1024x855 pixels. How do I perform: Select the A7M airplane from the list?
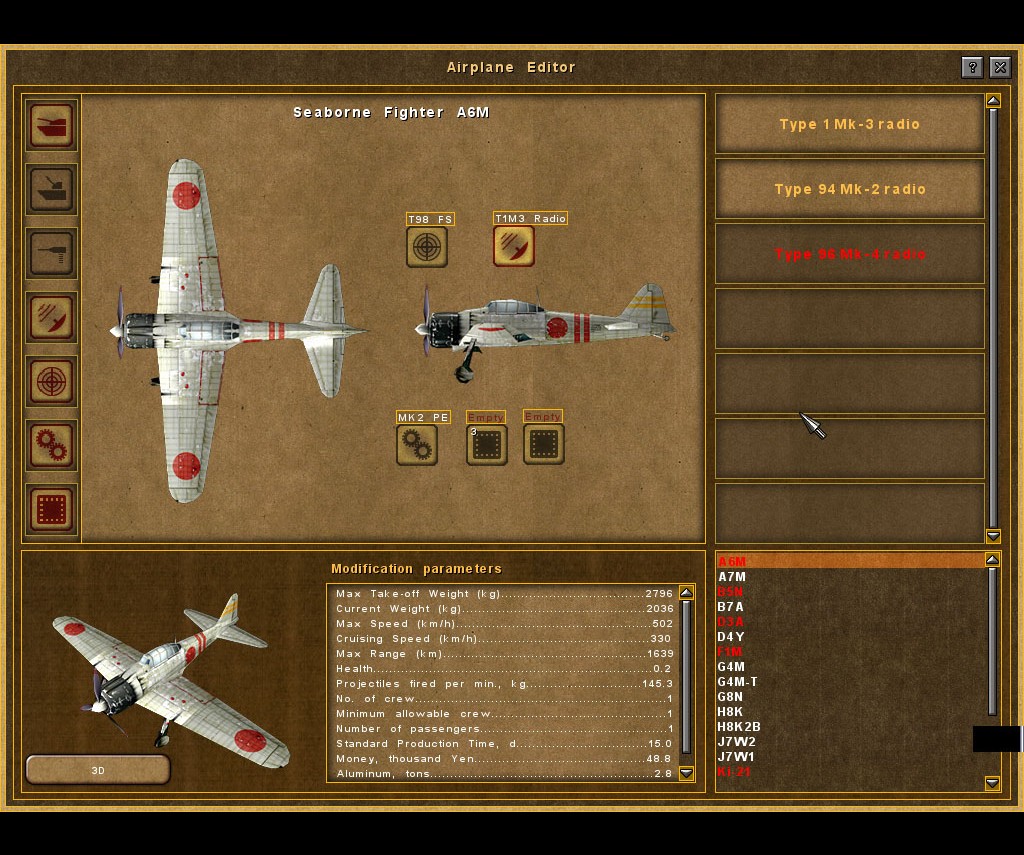click(x=732, y=577)
